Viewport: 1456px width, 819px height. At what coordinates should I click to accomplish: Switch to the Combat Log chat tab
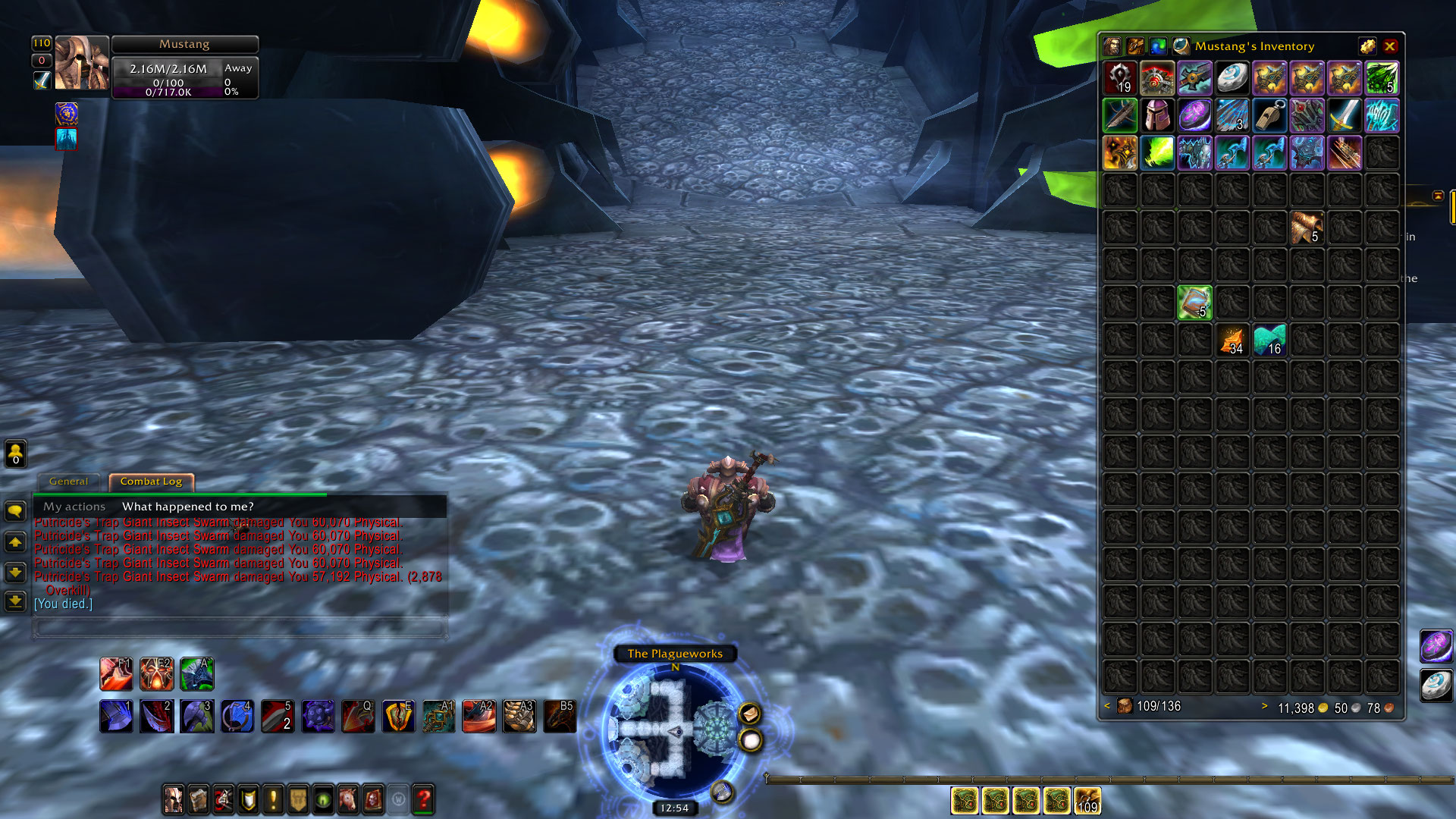click(151, 482)
